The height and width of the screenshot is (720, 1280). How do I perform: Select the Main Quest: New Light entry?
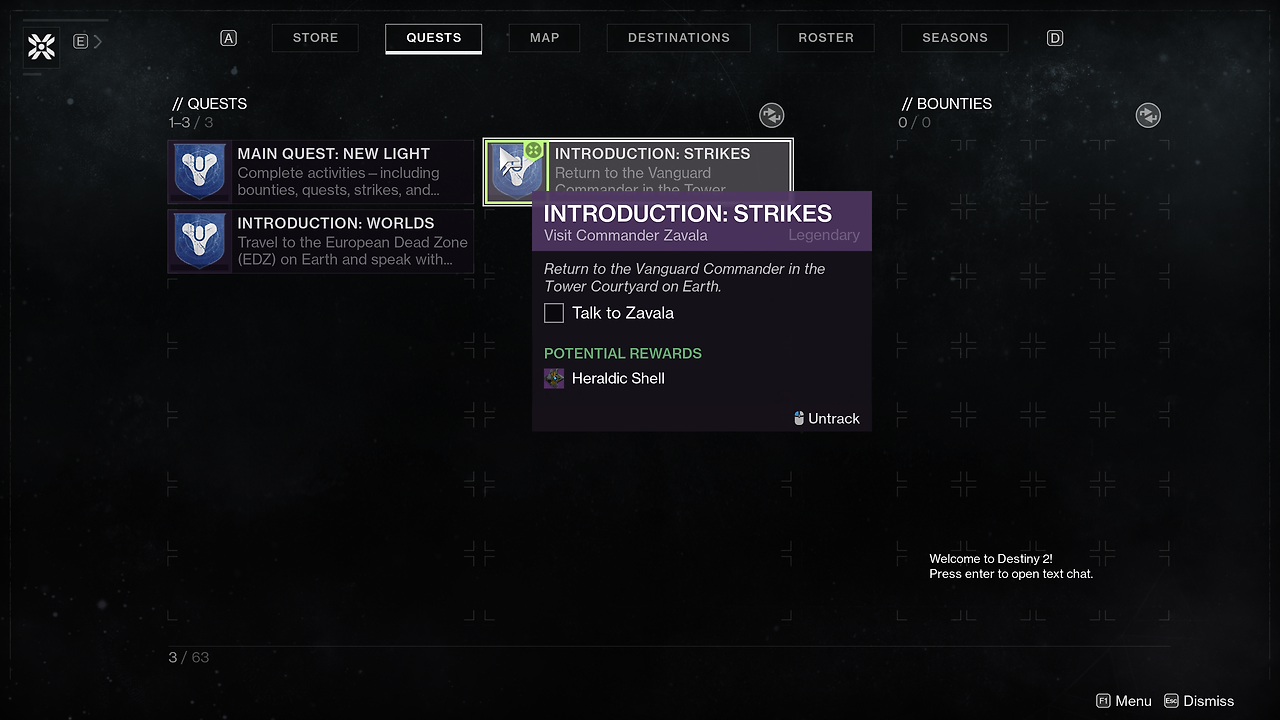(x=321, y=172)
